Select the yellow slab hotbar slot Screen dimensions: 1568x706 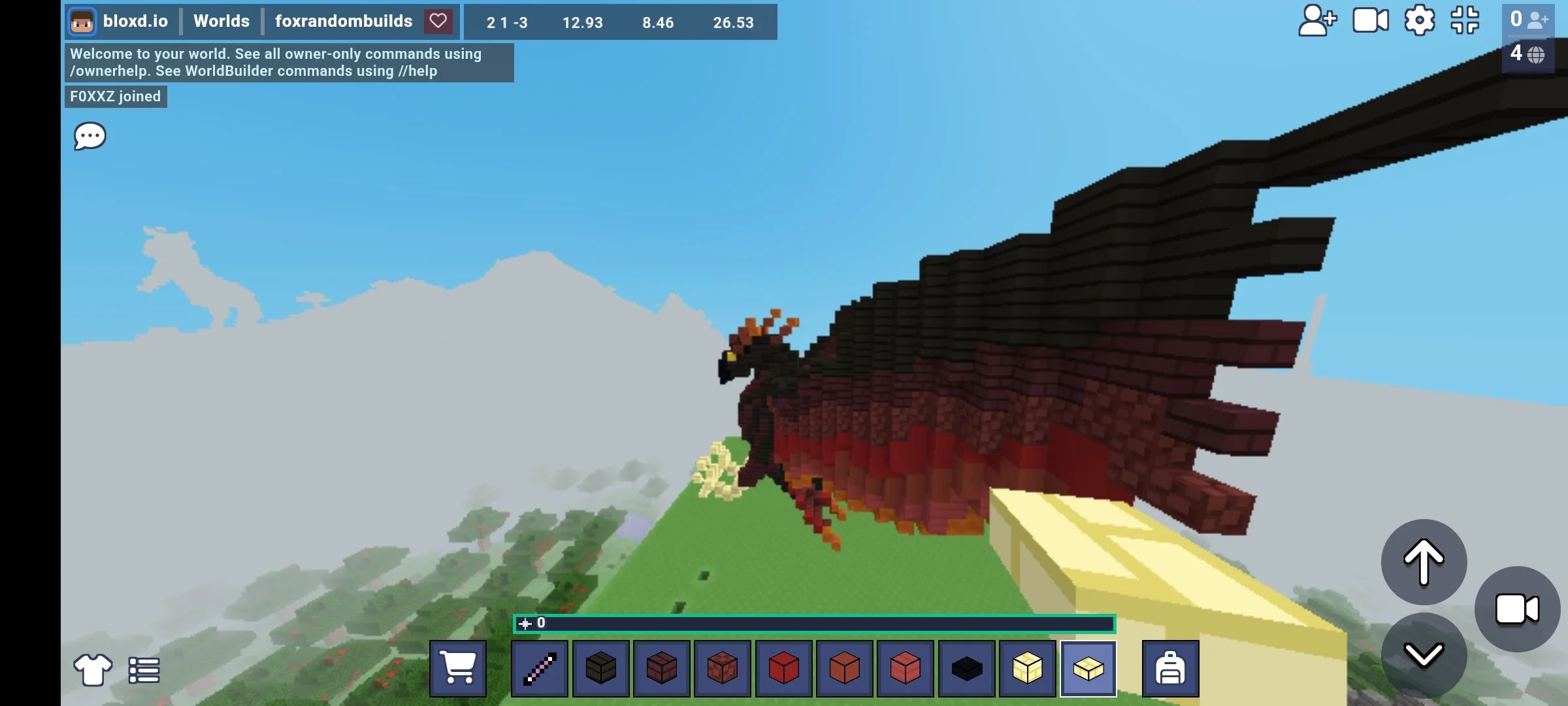1088,668
